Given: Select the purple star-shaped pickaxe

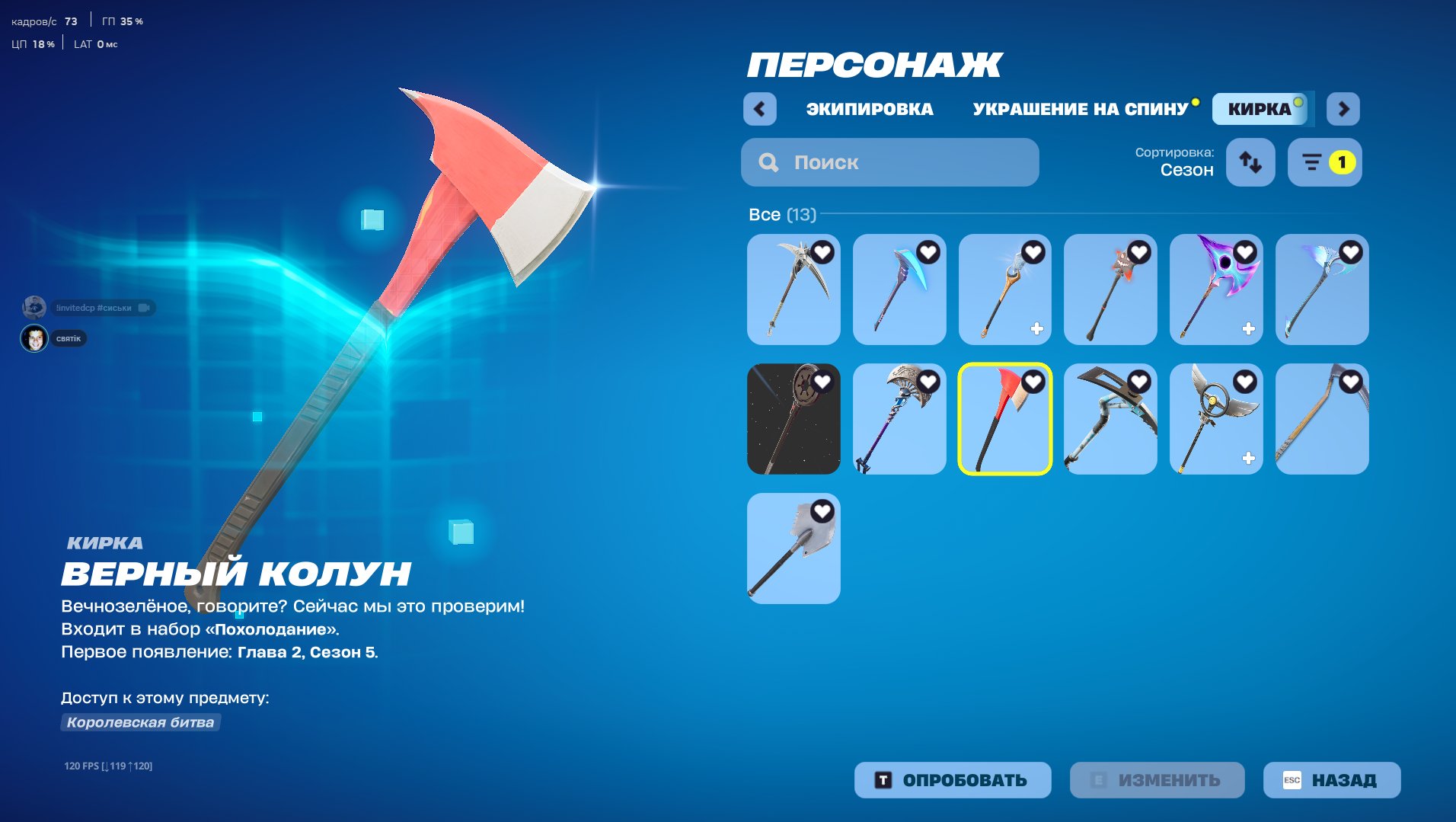Looking at the screenshot, I should point(1216,289).
